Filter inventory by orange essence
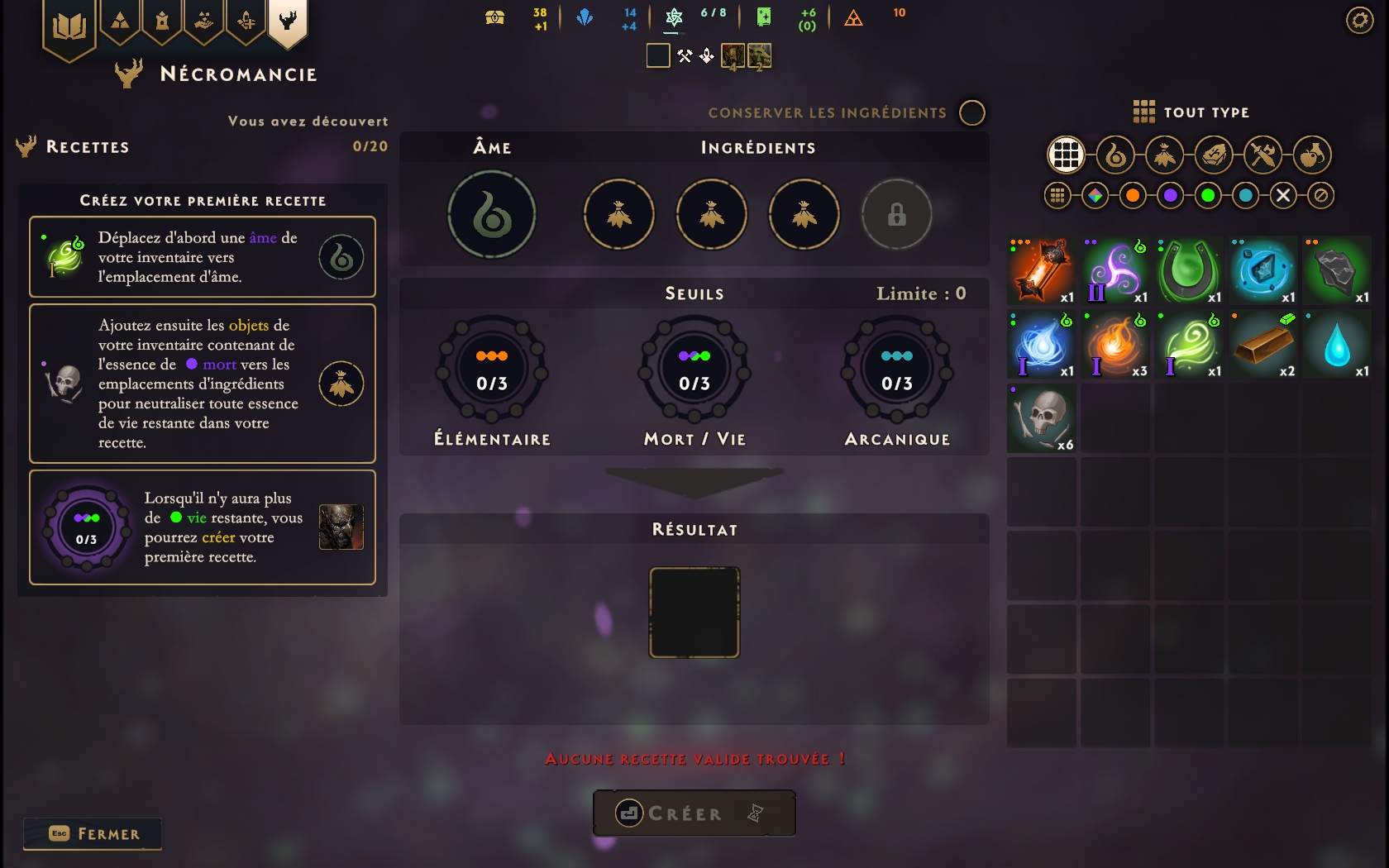Viewport: 1389px width, 868px height. pyautogui.click(x=1133, y=196)
